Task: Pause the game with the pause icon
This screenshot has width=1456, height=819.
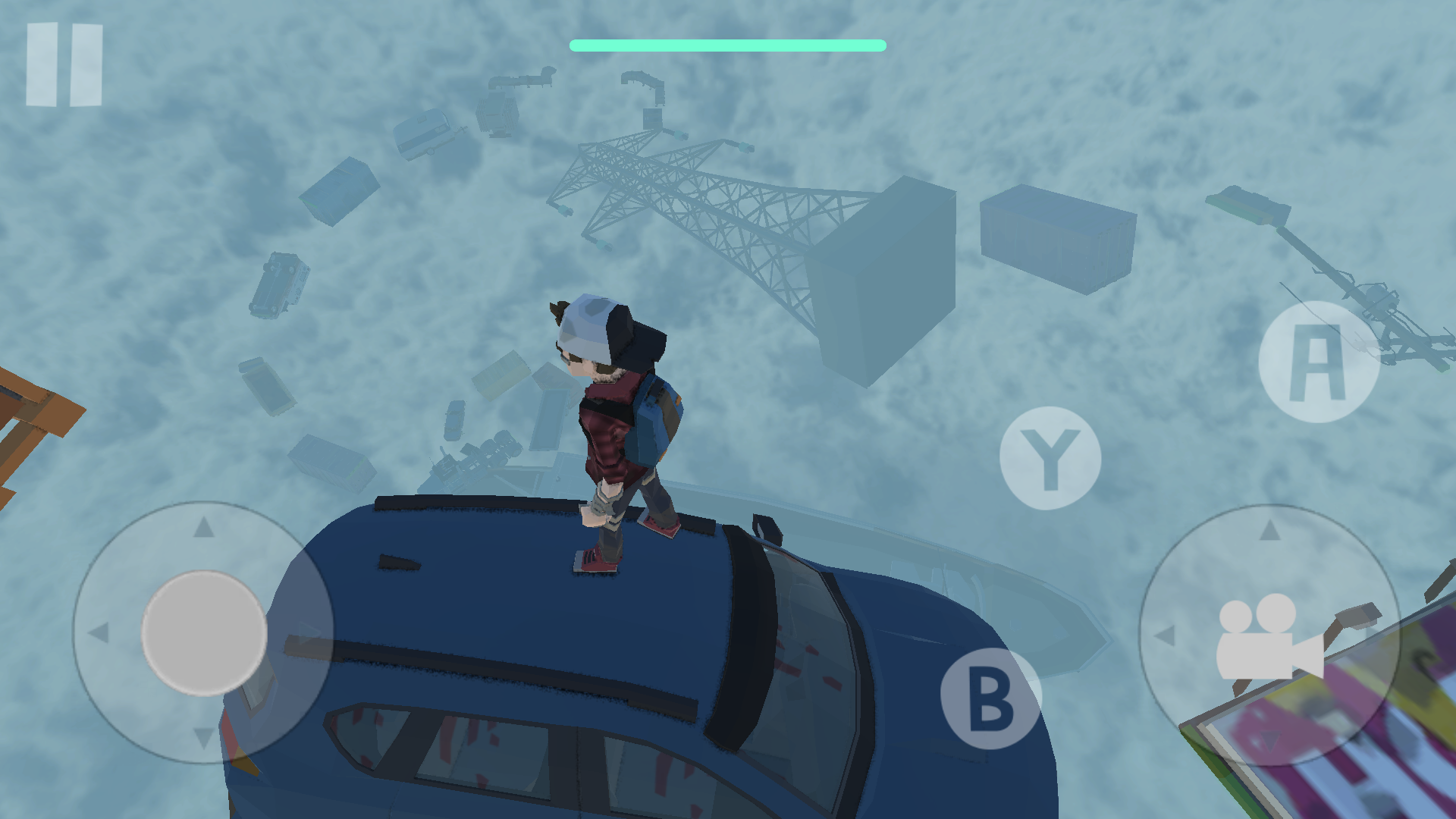Action: [x=64, y=64]
